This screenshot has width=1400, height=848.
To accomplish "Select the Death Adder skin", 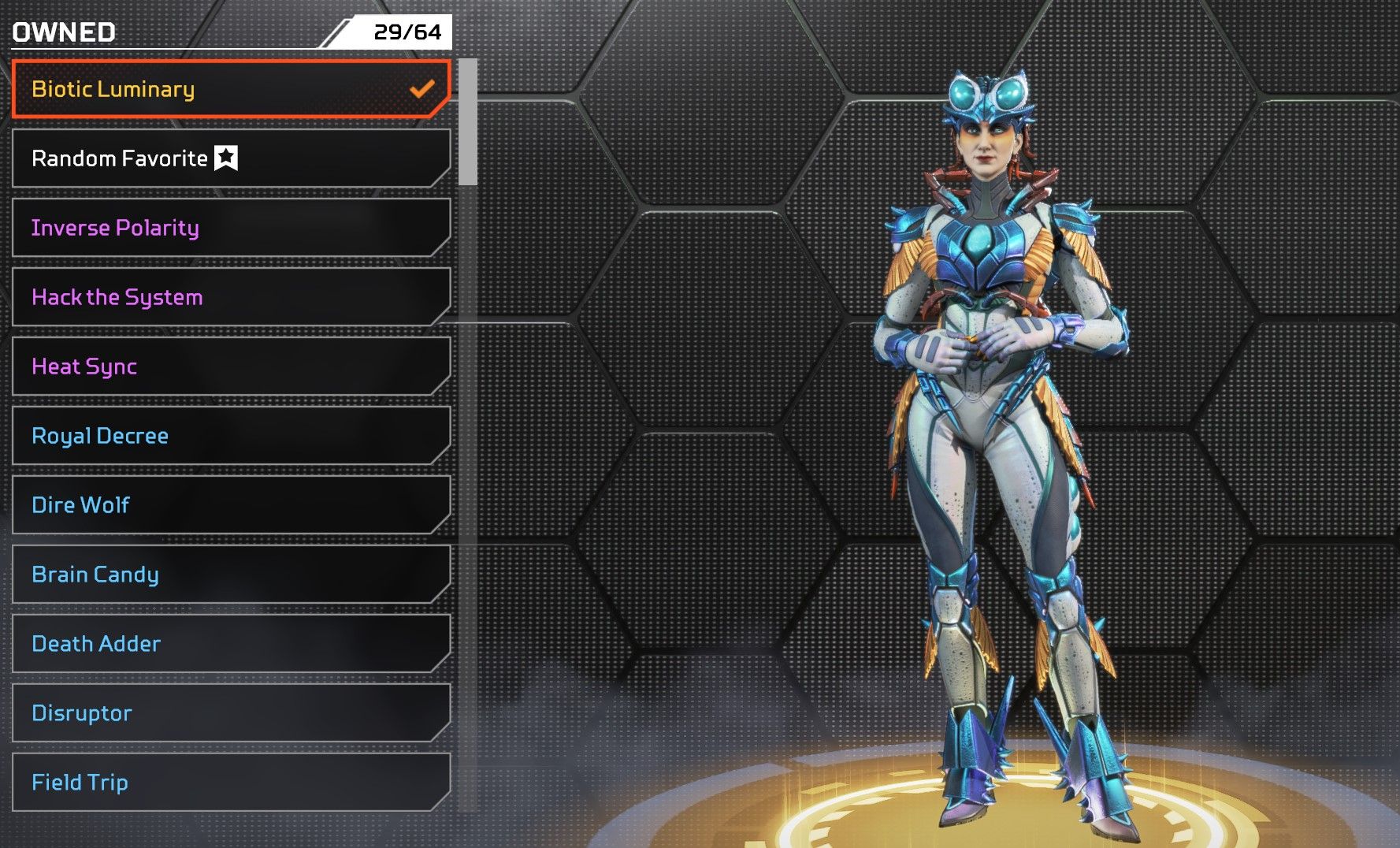I will pyautogui.click(x=230, y=644).
